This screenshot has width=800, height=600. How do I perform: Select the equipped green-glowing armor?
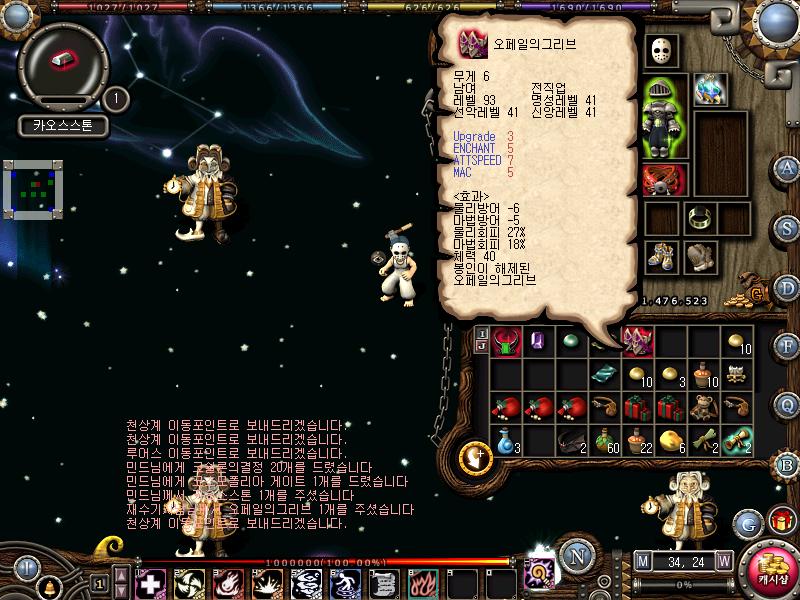tap(664, 117)
